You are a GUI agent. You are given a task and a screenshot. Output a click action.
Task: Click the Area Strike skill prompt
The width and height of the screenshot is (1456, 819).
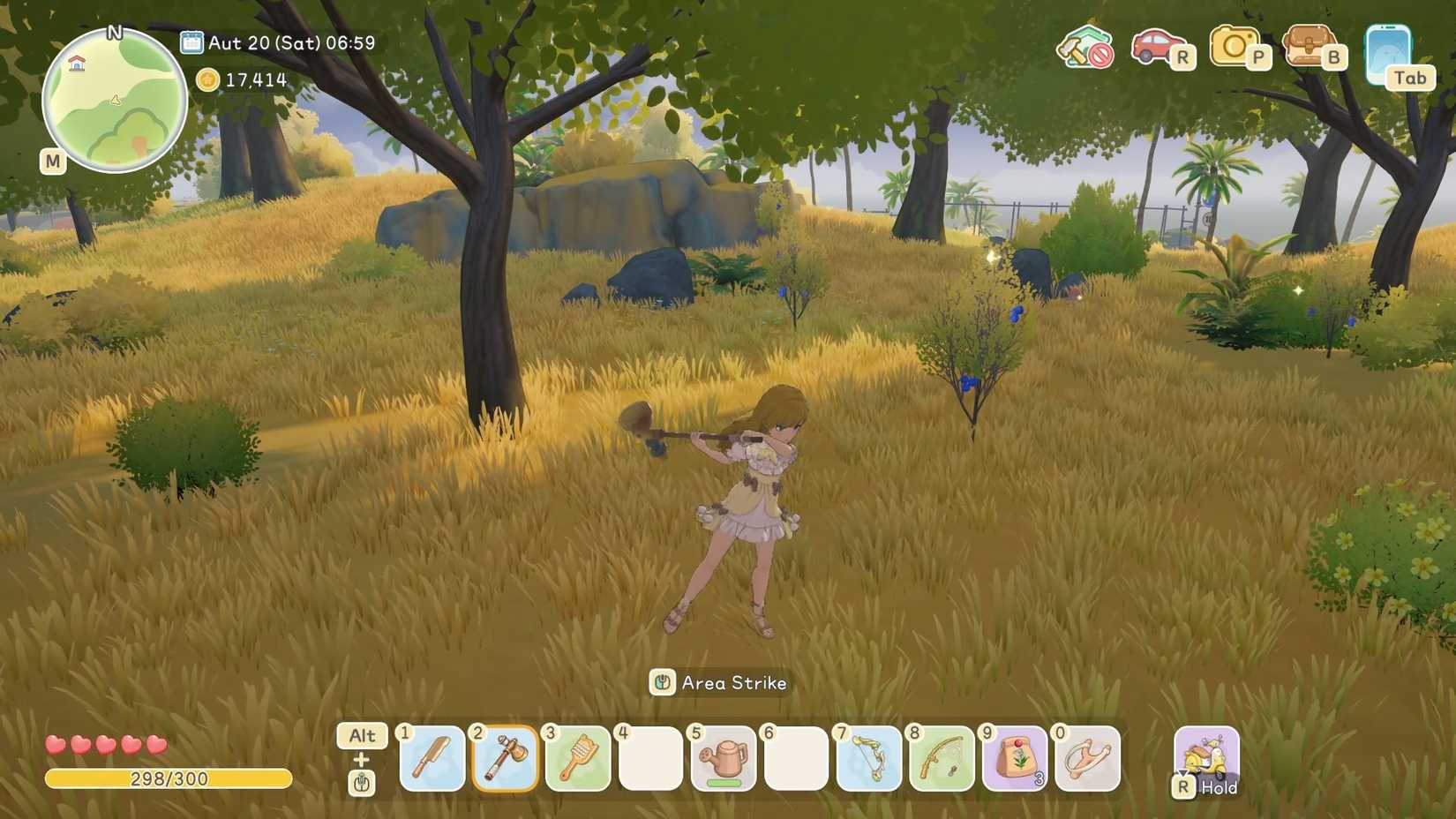point(719,682)
